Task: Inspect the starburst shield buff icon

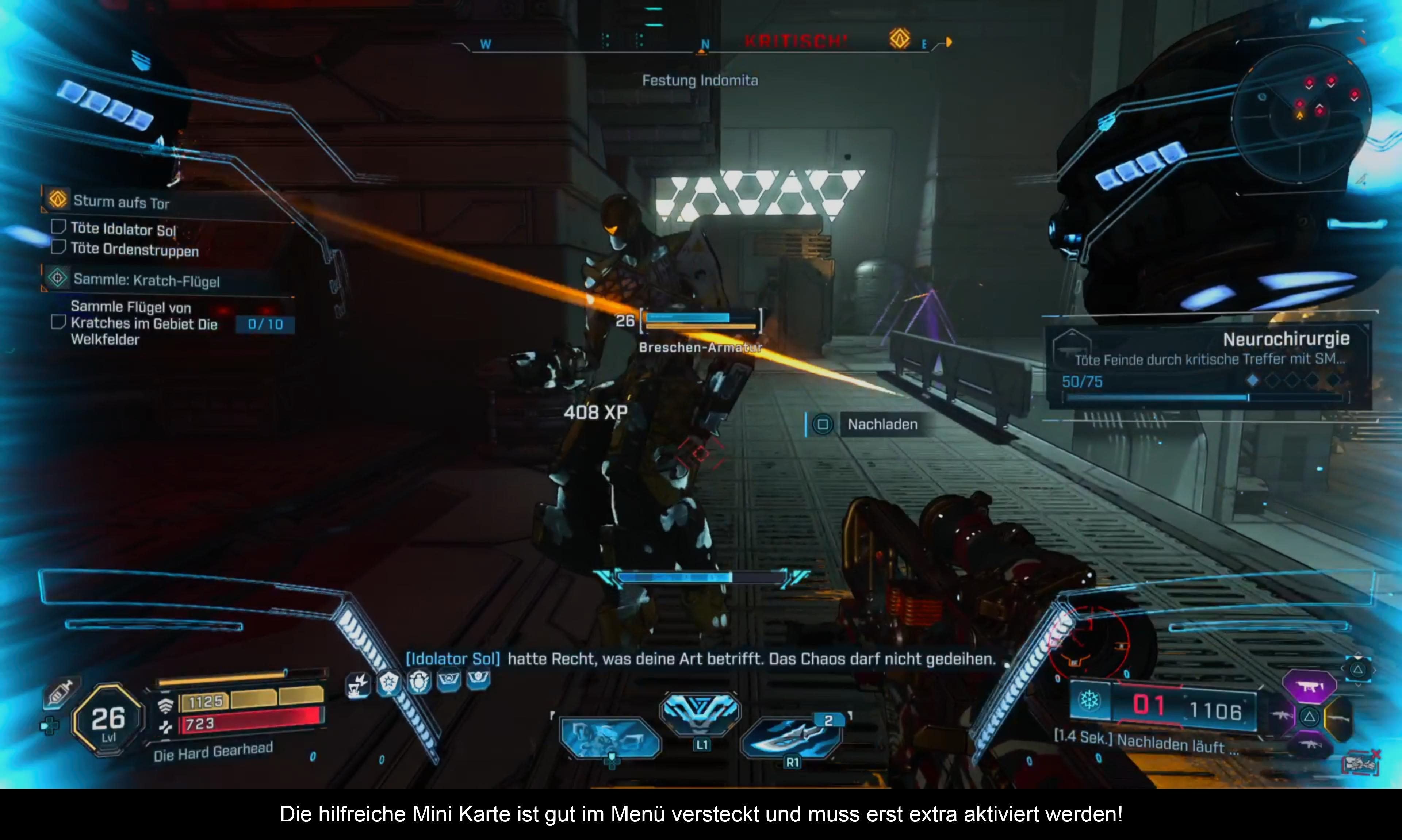Action: (389, 683)
